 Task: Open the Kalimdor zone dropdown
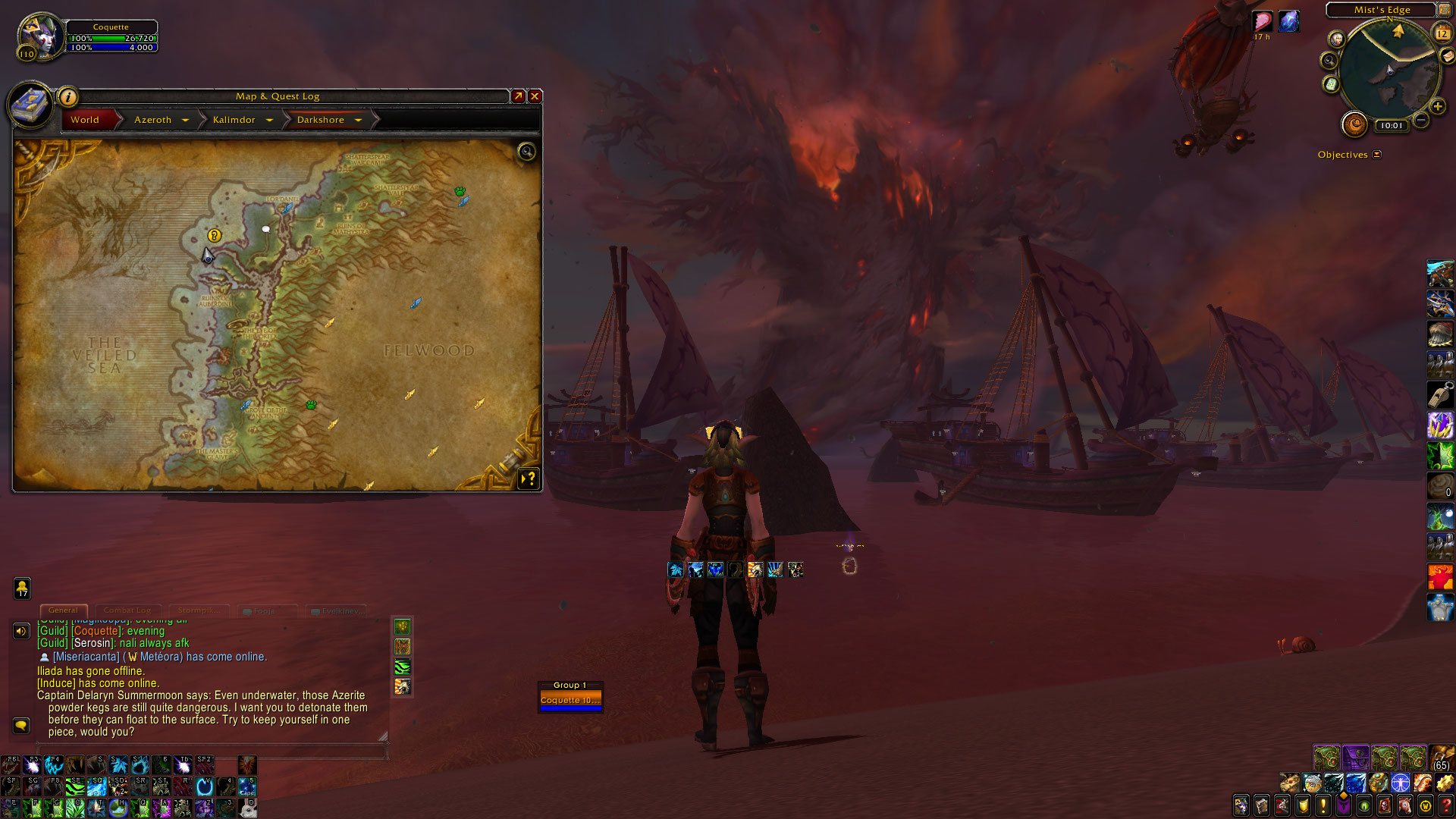click(269, 120)
